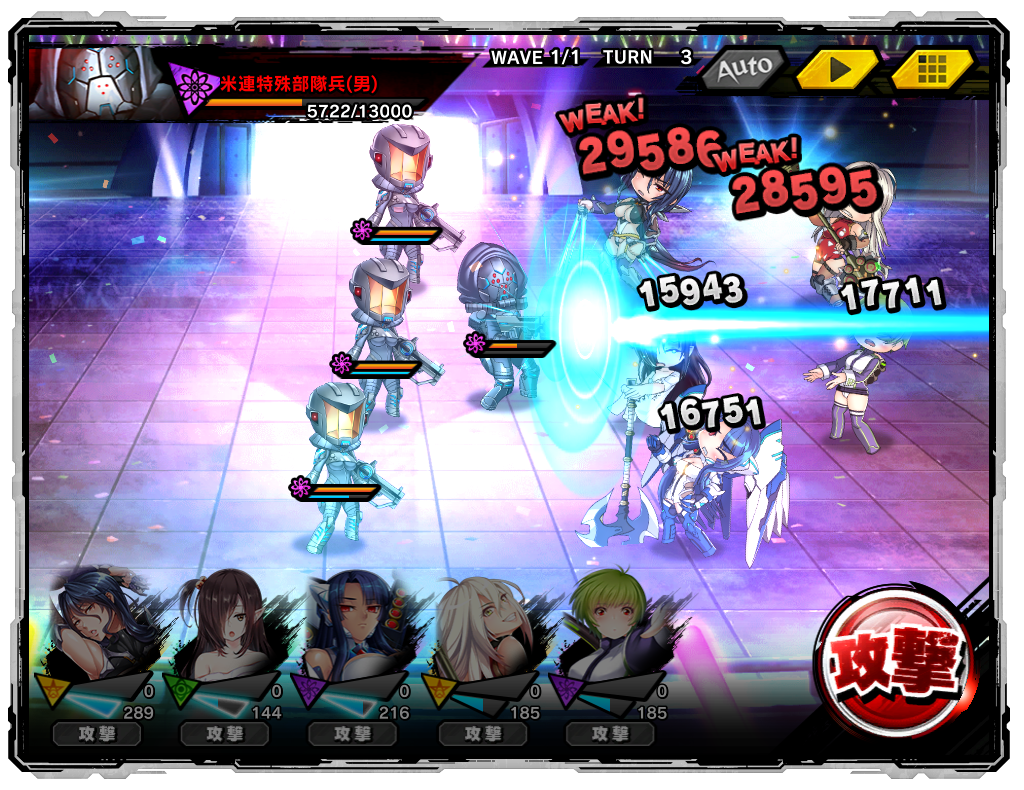Click the small 攻擊 button under the green-haired girl
This screenshot has width=1024, height=790.
coord(610,734)
